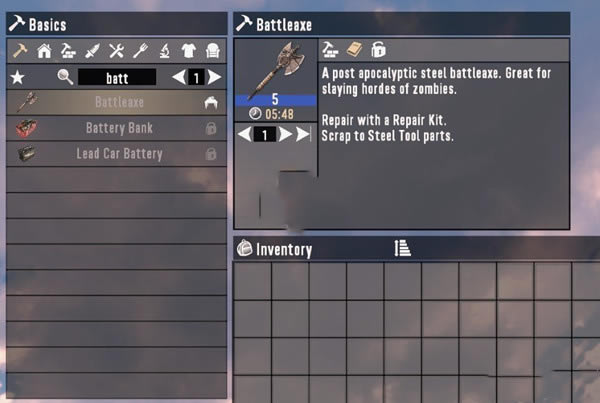Click the recipe search field containing 'batt'
This screenshot has width=600, height=403.
coord(117,77)
